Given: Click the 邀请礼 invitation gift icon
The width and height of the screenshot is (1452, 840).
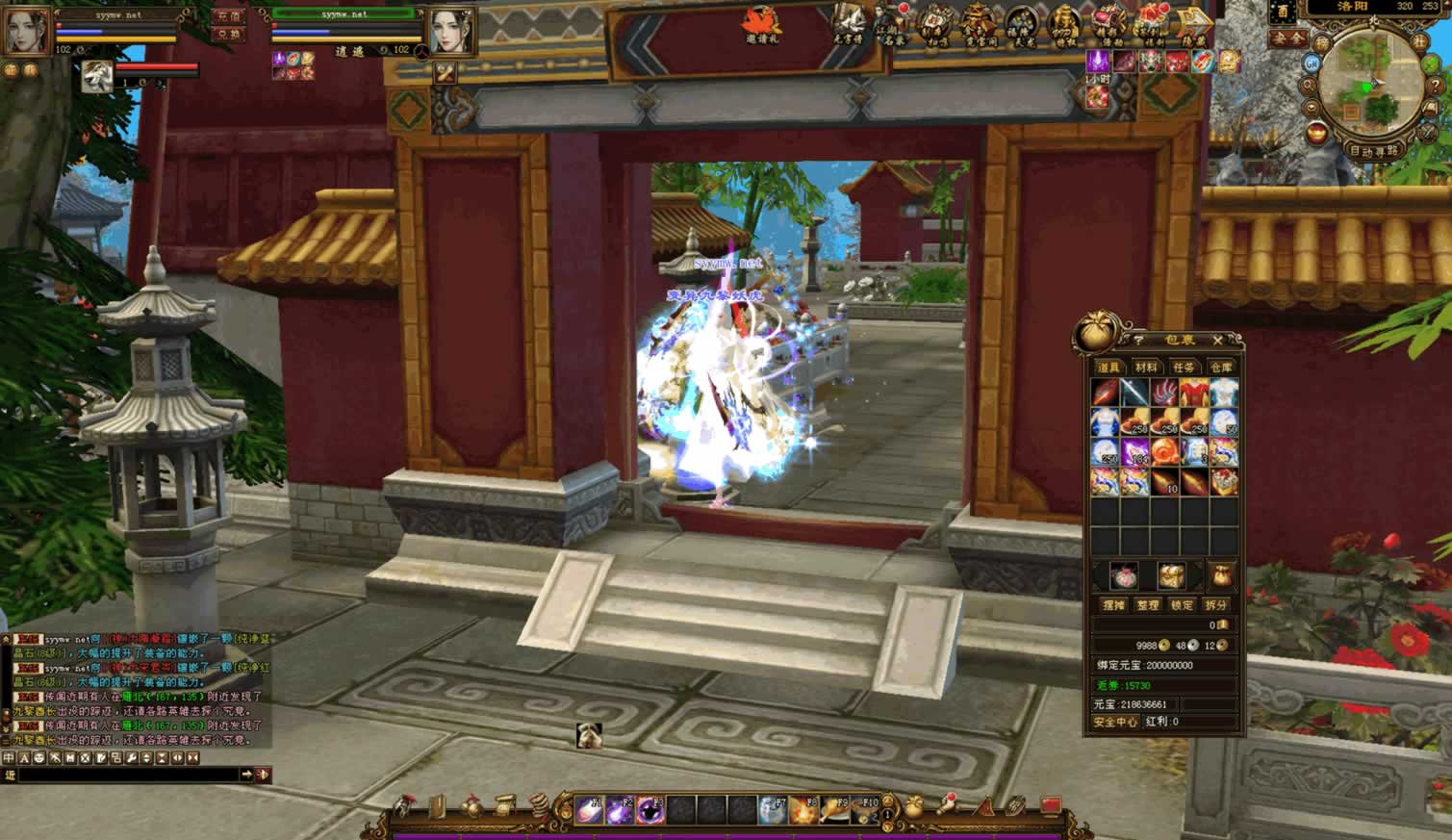Looking at the screenshot, I should [761, 25].
